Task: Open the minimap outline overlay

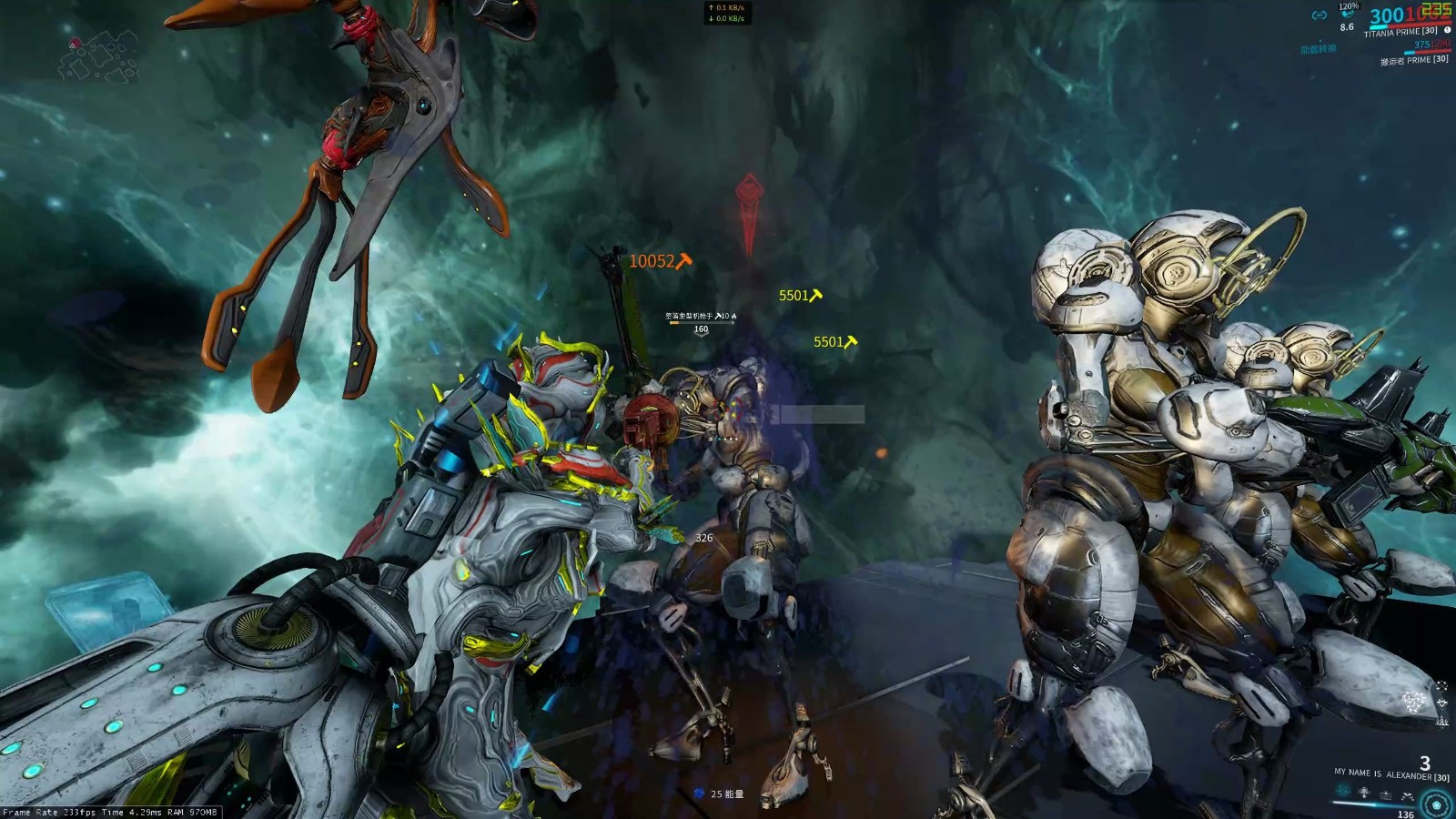Action: click(x=100, y=56)
